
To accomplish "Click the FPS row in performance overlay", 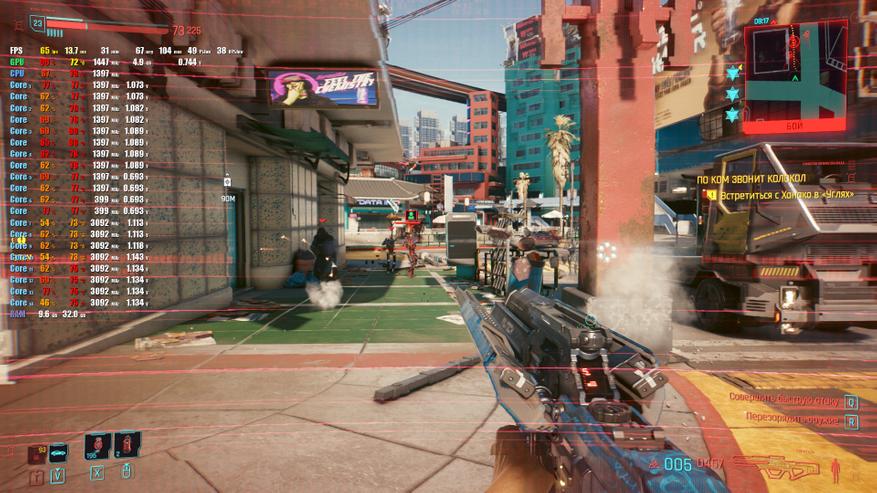I will point(17,50).
